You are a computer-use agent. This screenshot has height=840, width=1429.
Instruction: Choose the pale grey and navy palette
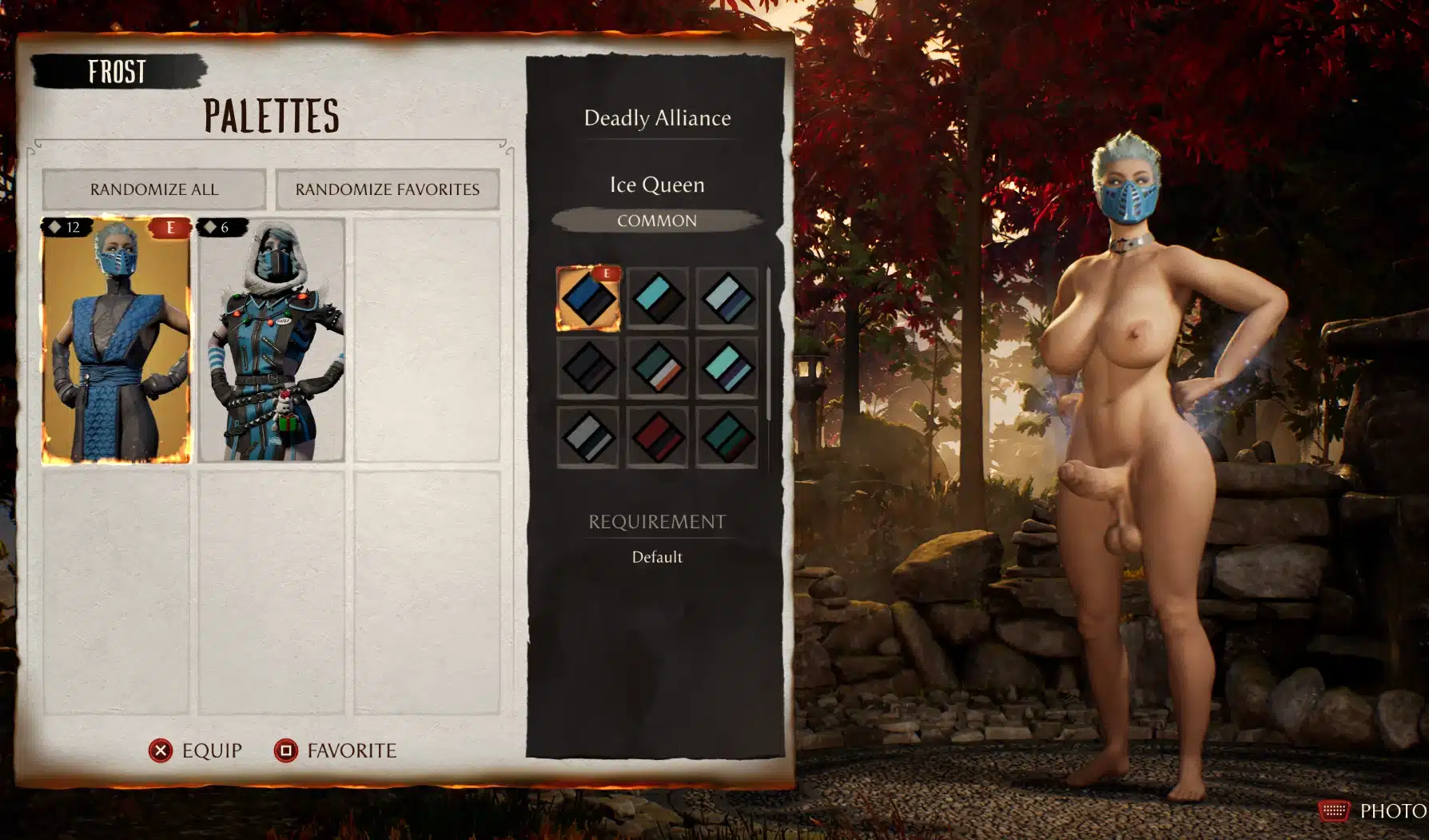pos(726,299)
